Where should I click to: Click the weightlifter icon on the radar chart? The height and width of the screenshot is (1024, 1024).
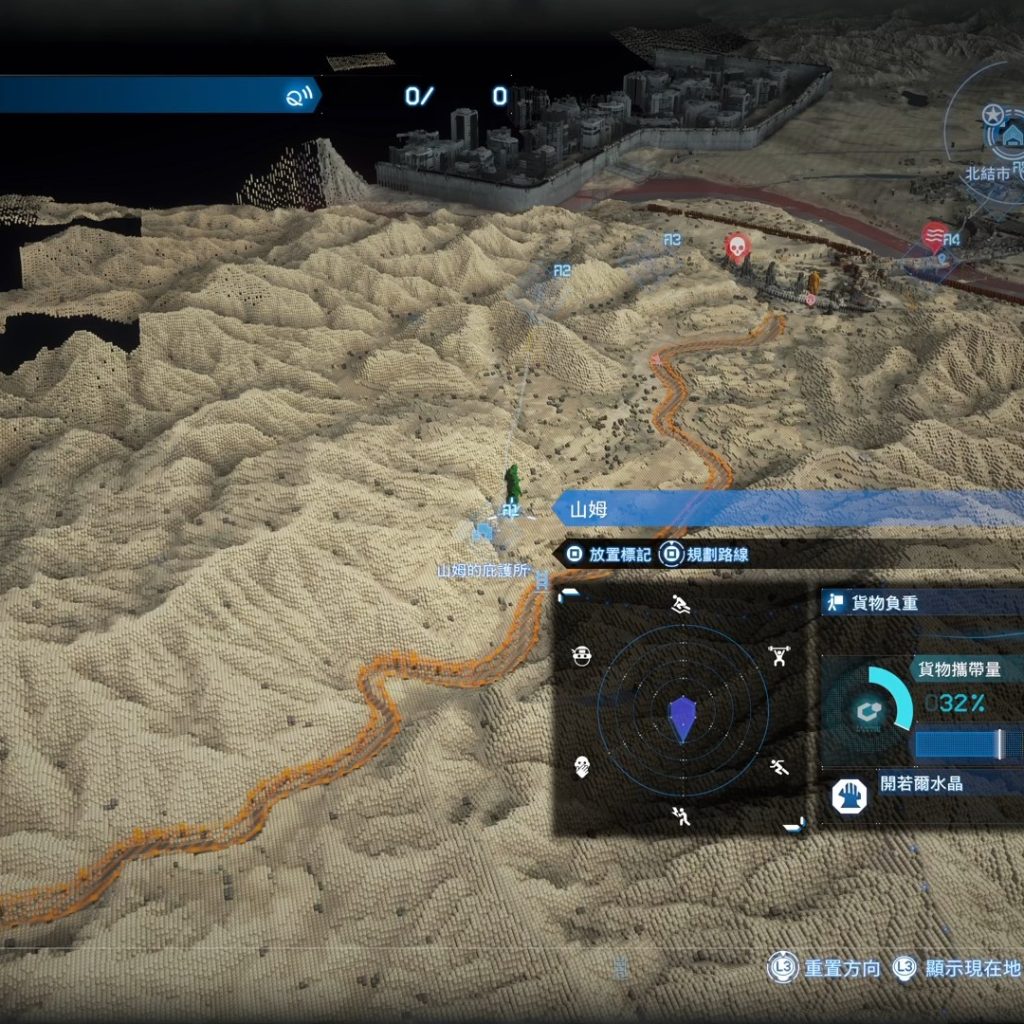777,656
